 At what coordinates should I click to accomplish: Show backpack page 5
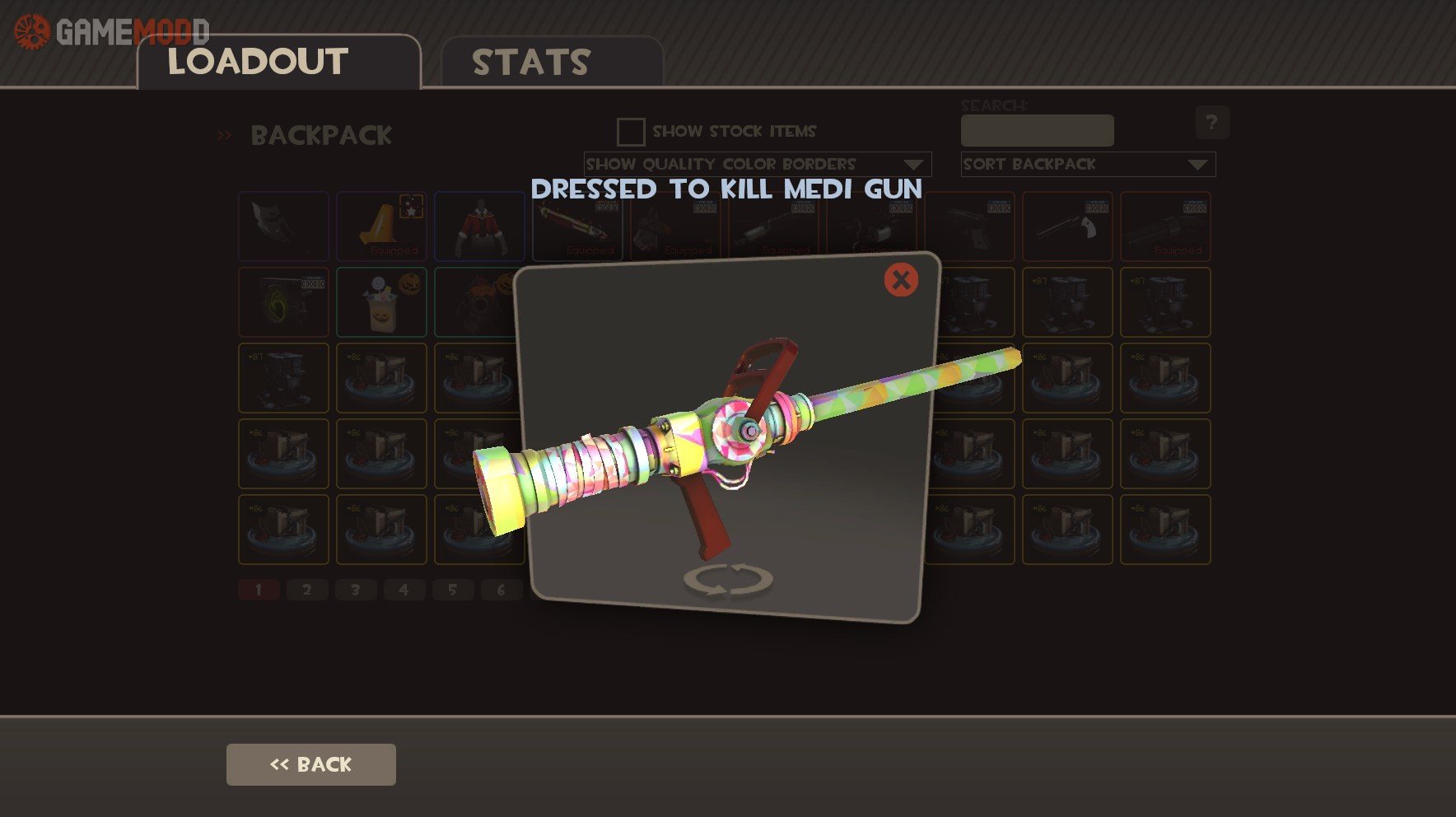pyautogui.click(x=452, y=590)
